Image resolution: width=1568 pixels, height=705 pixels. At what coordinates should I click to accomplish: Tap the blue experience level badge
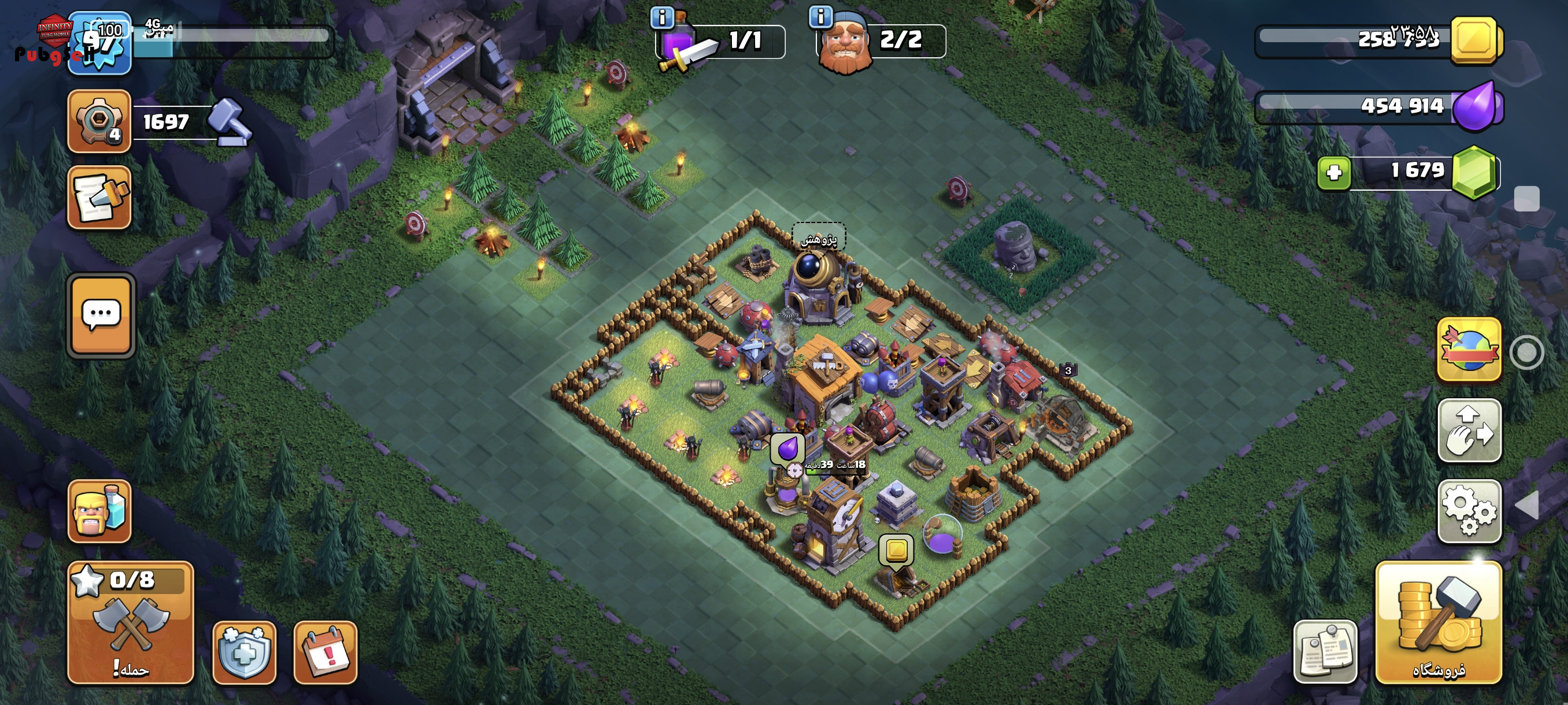pos(99,44)
